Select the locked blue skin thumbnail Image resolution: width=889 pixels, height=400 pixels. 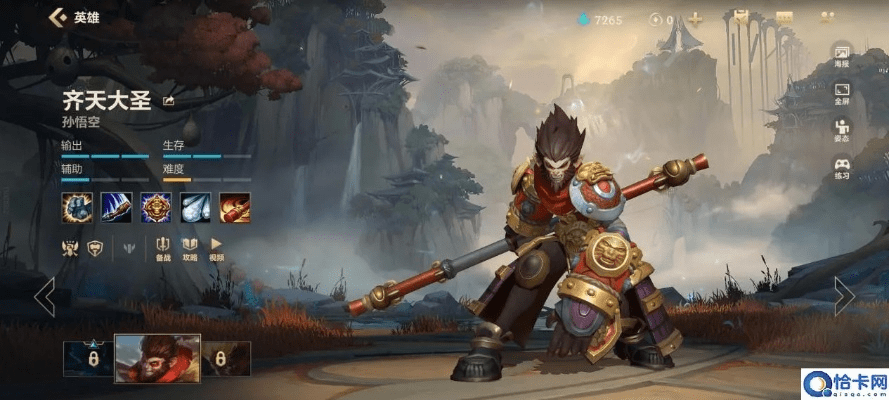tap(88, 359)
